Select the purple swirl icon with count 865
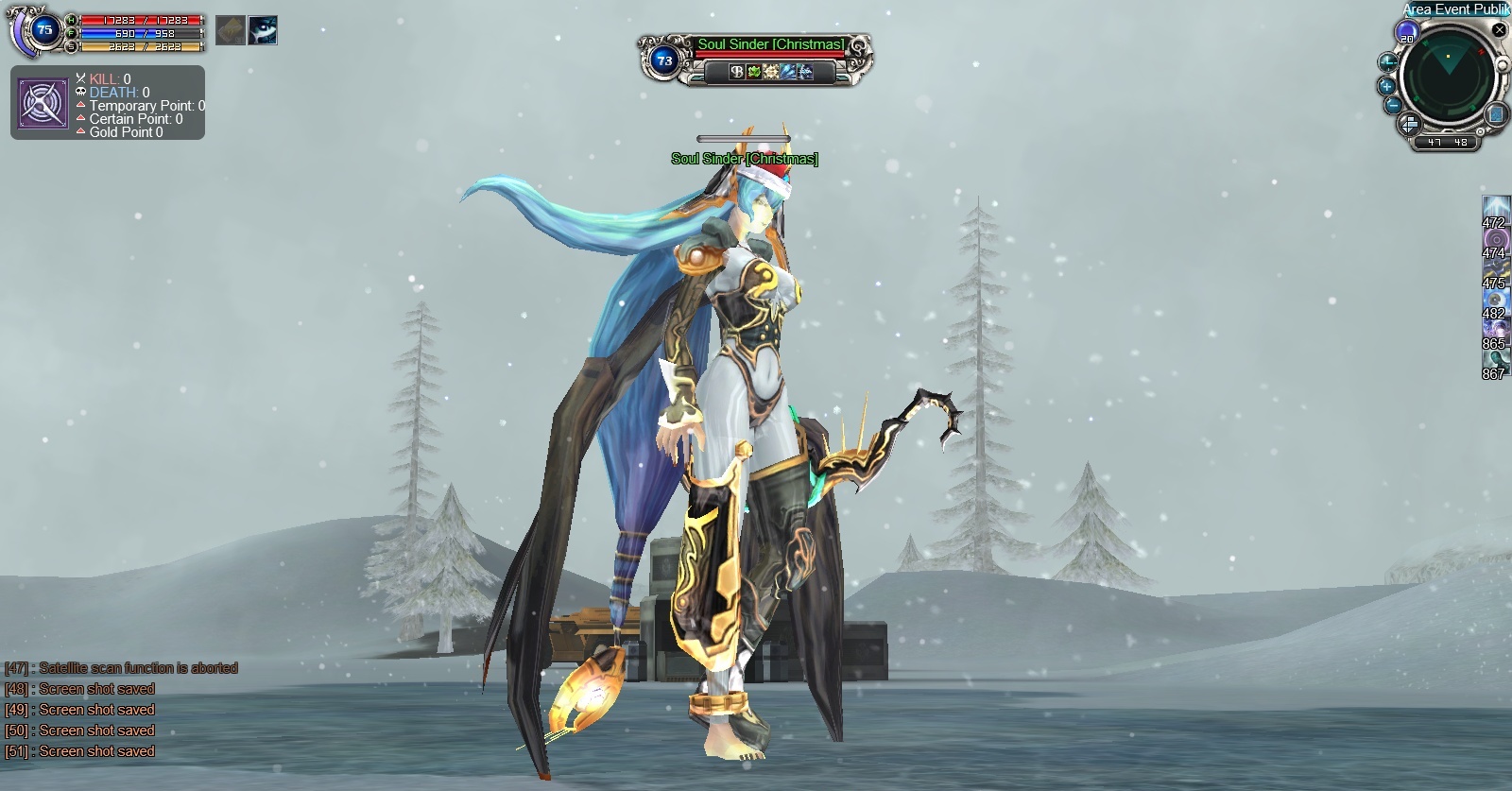Screen dimensions: 1512x791 [x=1496, y=329]
